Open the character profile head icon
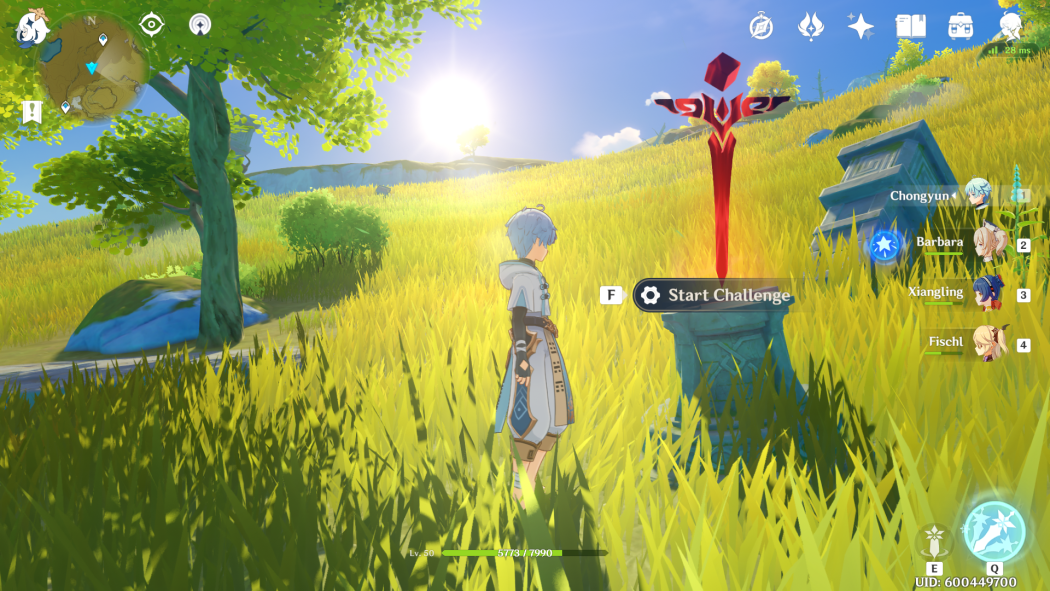This screenshot has height=591, width=1050. click(x=1011, y=26)
